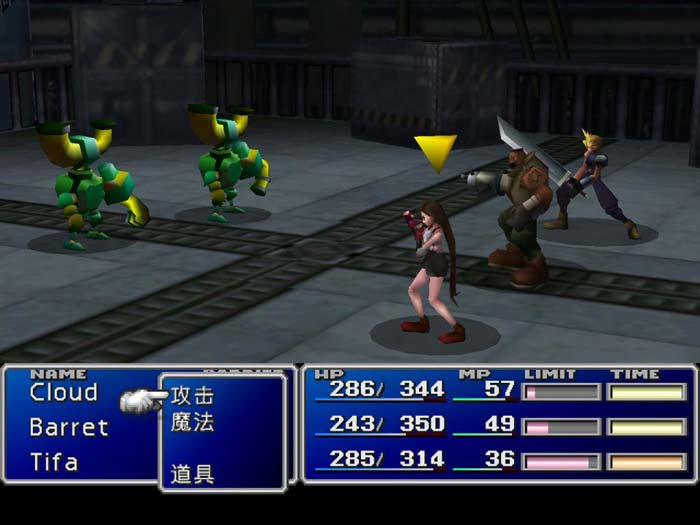Select Barret in the party list
Viewport: 700px width, 525px height.
68,428
